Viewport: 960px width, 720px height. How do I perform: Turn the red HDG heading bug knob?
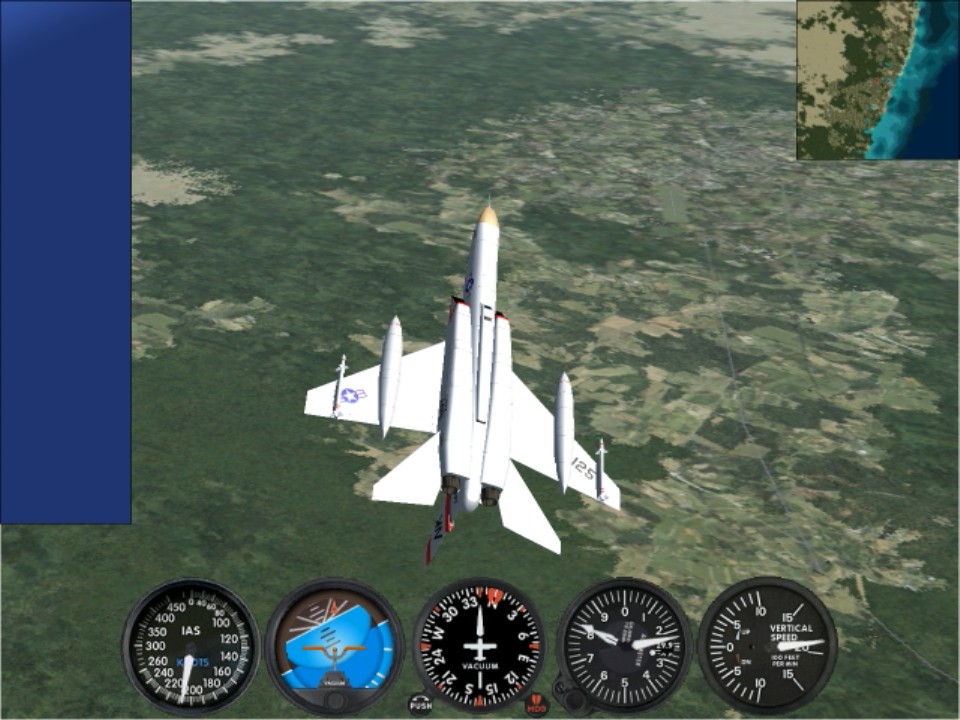[x=537, y=704]
